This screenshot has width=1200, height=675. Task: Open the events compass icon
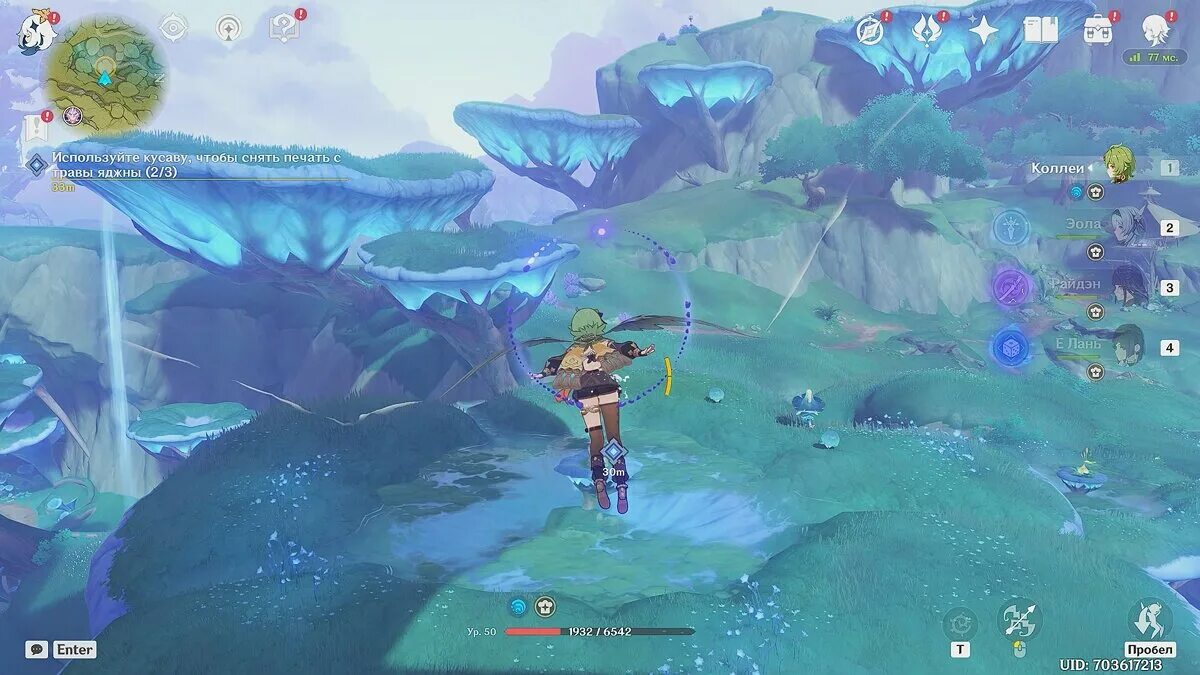point(870,30)
